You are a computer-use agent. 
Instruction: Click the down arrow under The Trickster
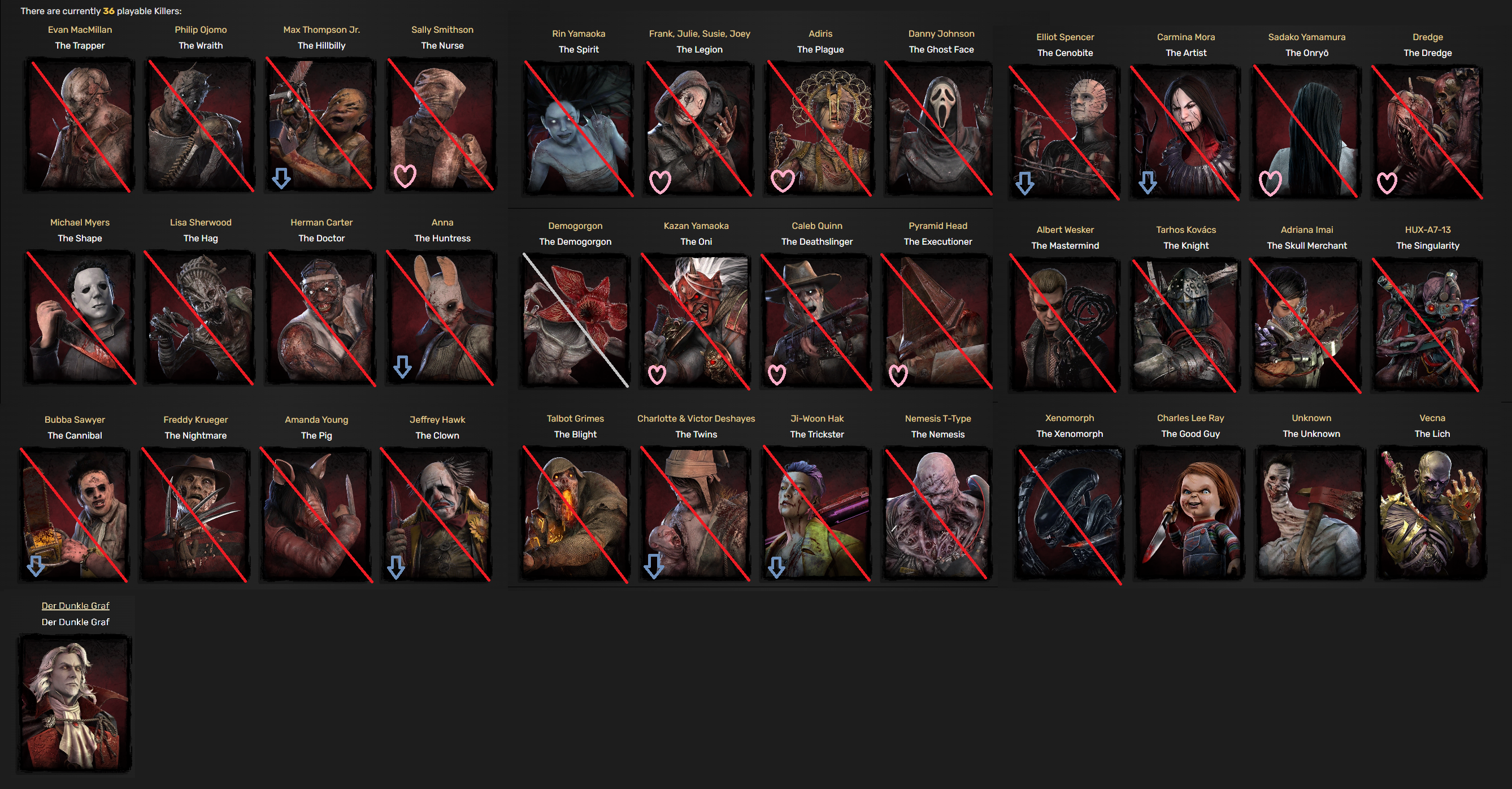(x=777, y=567)
